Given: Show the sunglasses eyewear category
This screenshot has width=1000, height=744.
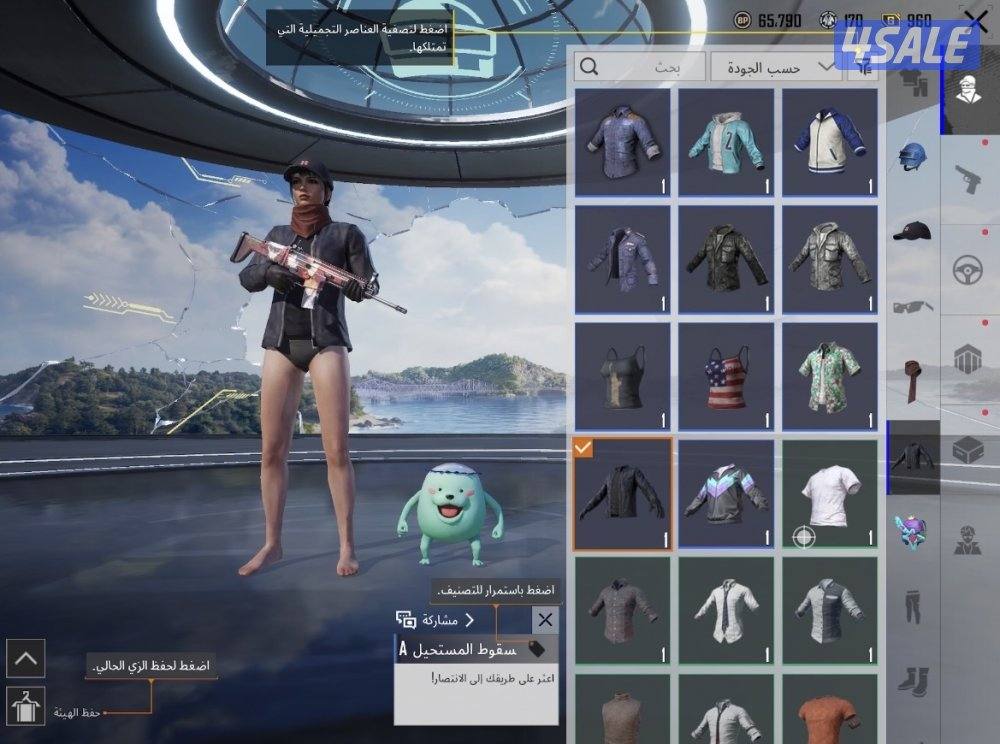Looking at the screenshot, I should coord(912,306).
